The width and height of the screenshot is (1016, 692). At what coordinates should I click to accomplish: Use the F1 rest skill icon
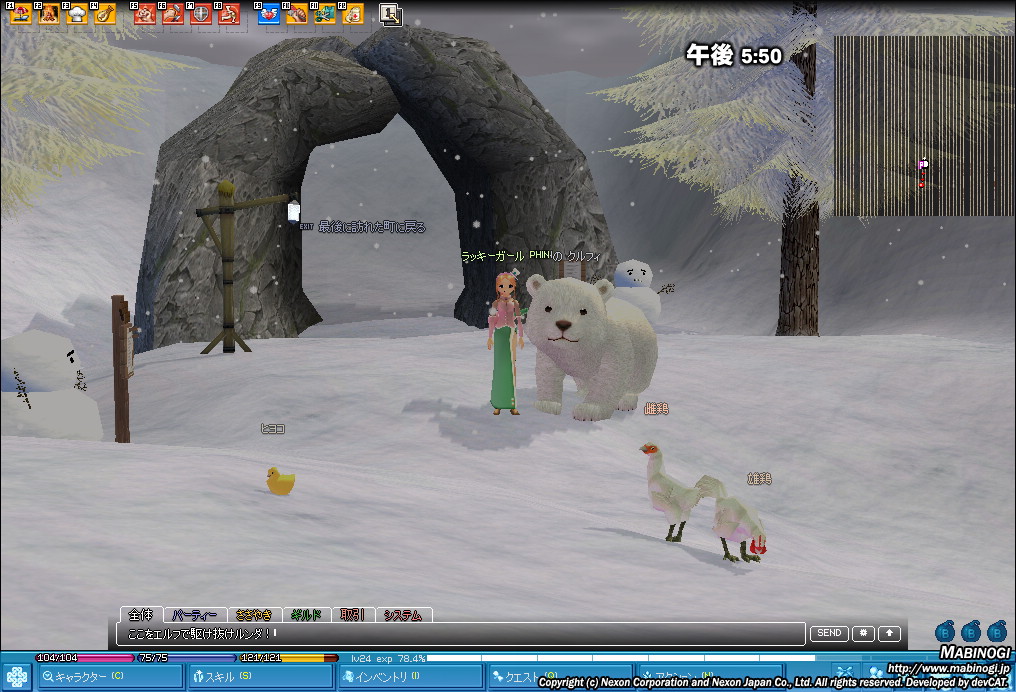pyautogui.click(x=21, y=14)
